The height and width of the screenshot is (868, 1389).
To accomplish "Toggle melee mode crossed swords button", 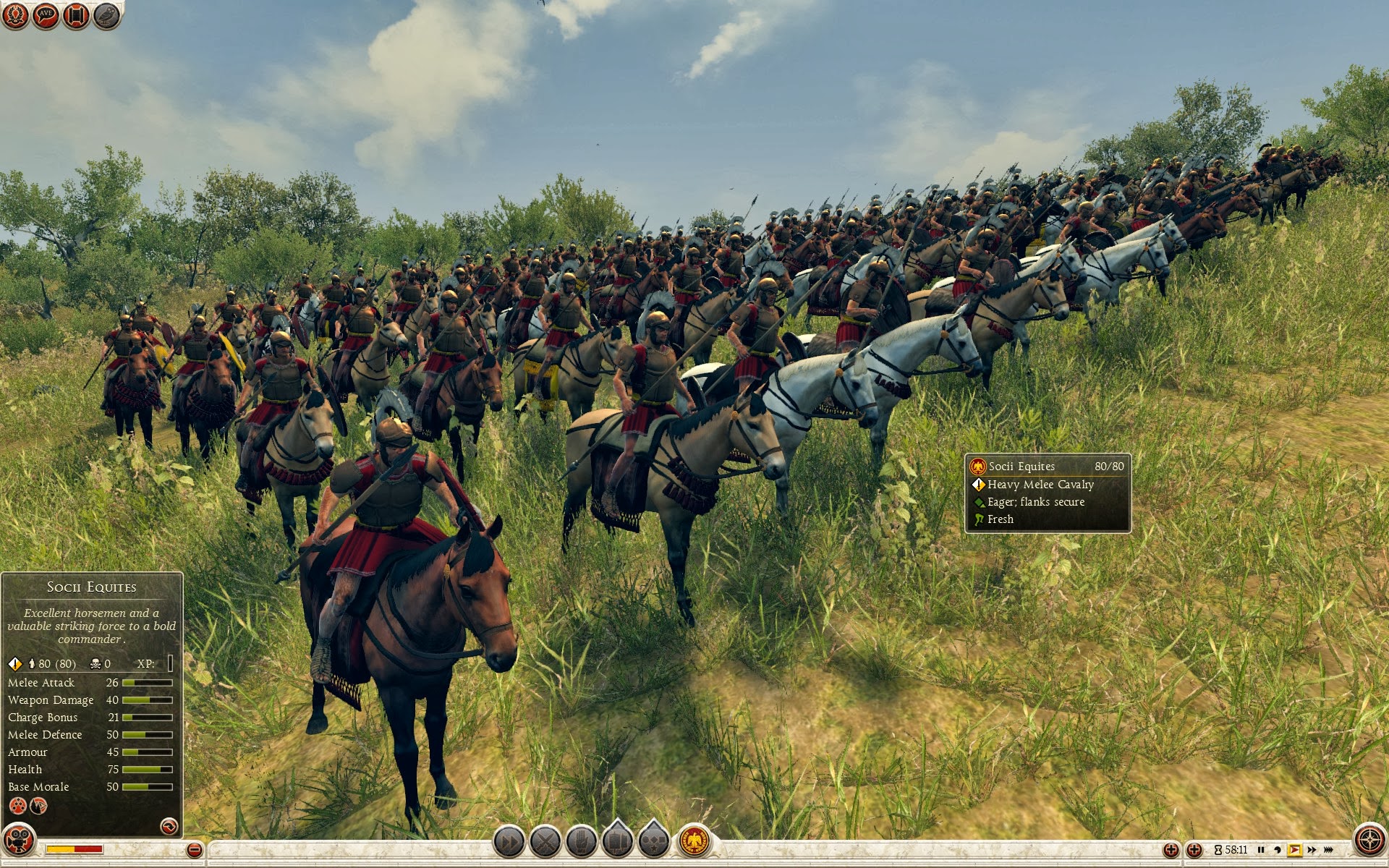I will pyautogui.click(x=545, y=841).
